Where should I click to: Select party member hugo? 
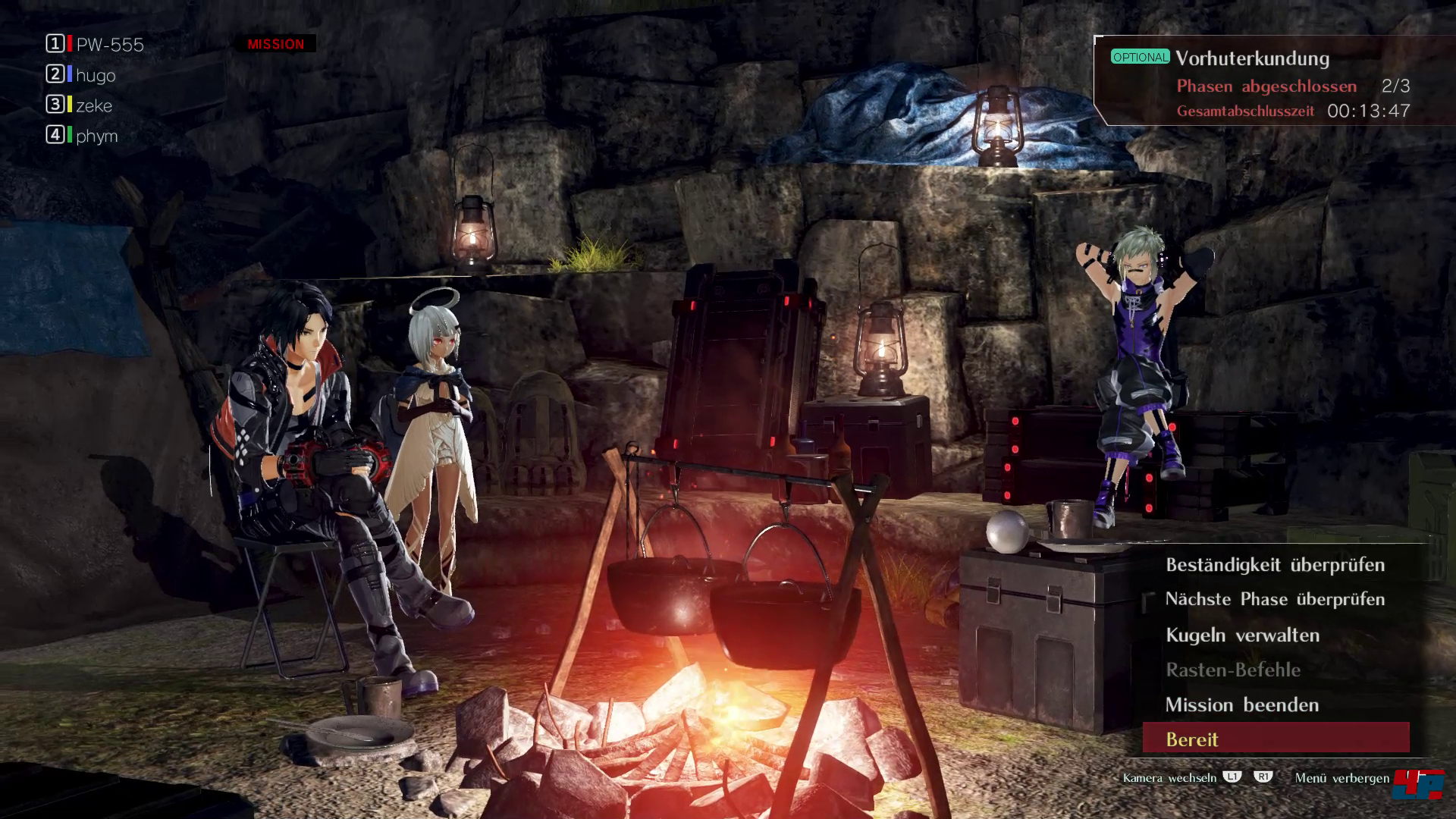point(96,75)
